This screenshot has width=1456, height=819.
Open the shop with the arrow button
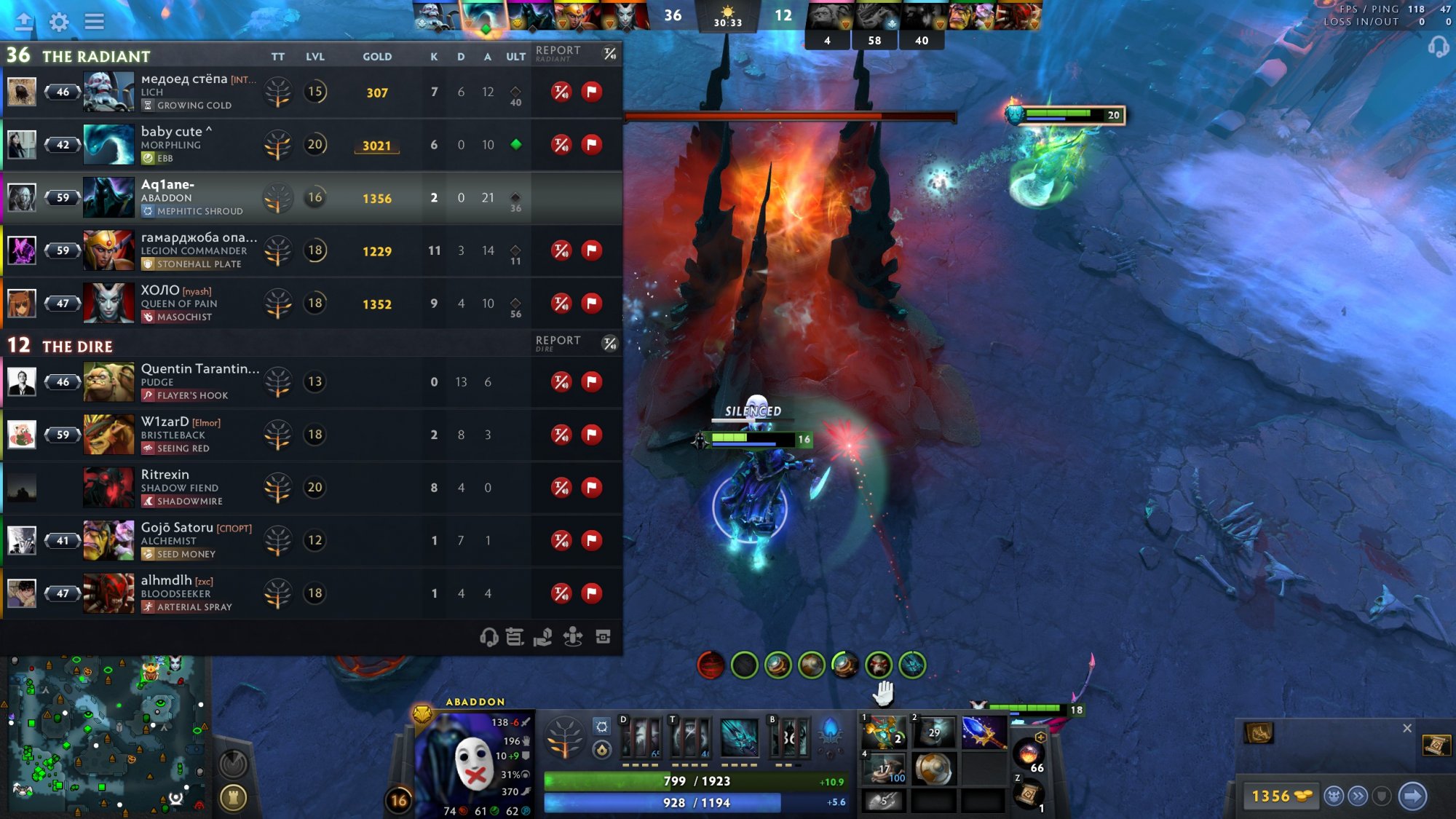(x=1412, y=796)
